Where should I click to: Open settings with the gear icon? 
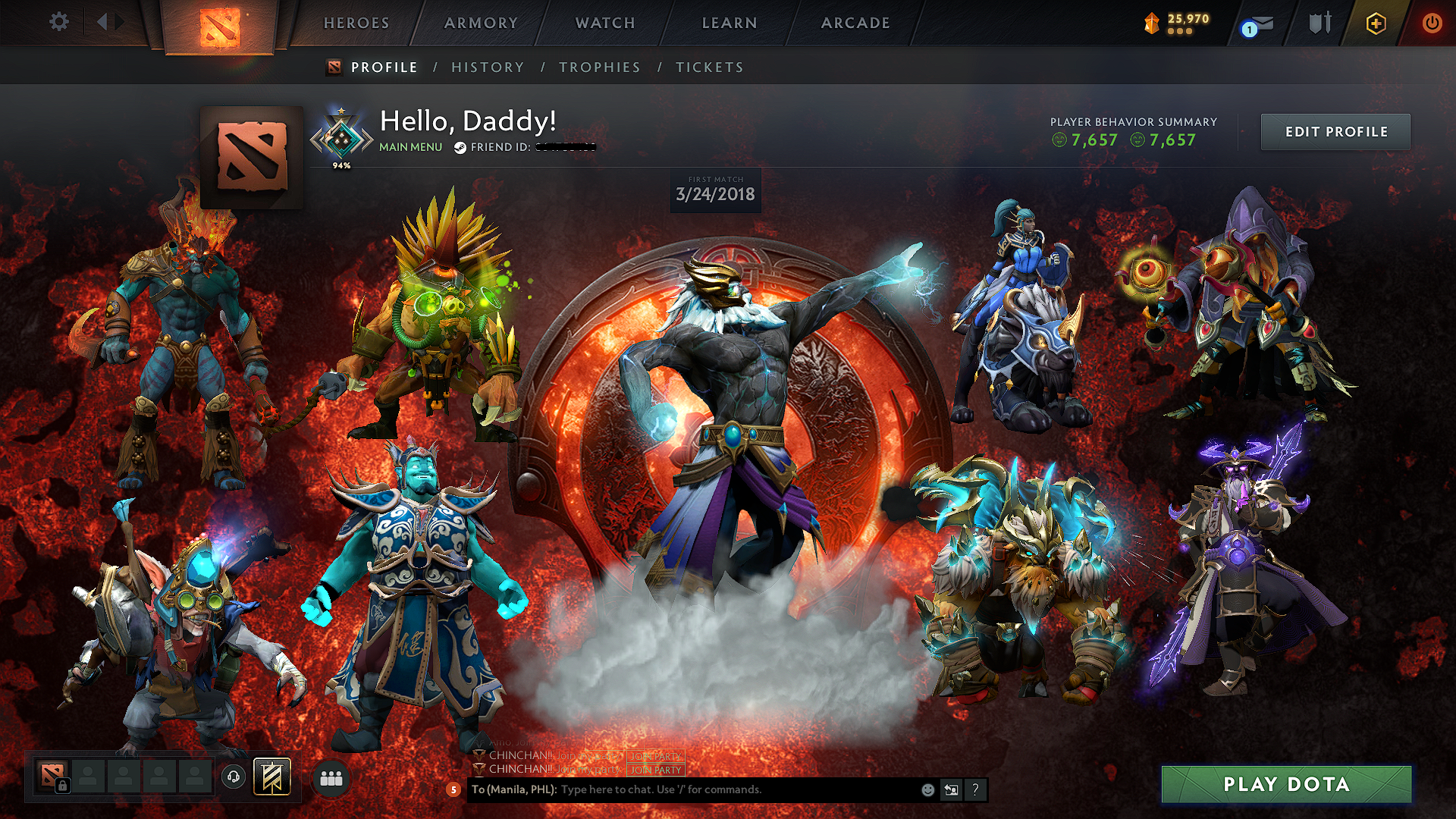[59, 22]
